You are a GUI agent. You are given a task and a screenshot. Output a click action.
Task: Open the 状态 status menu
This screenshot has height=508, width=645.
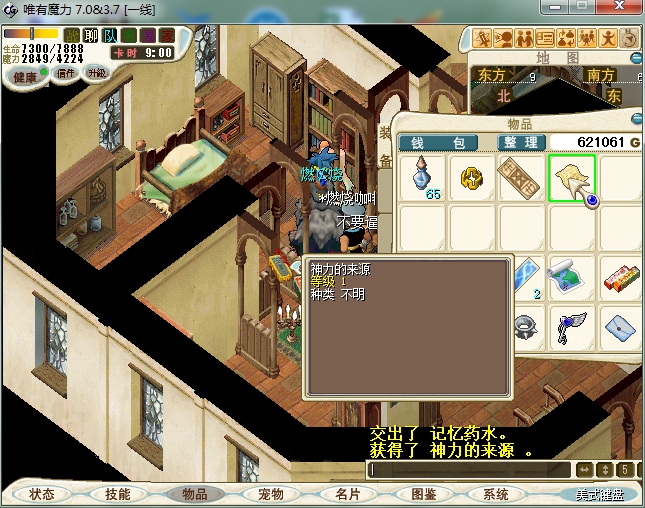click(x=42, y=494)
